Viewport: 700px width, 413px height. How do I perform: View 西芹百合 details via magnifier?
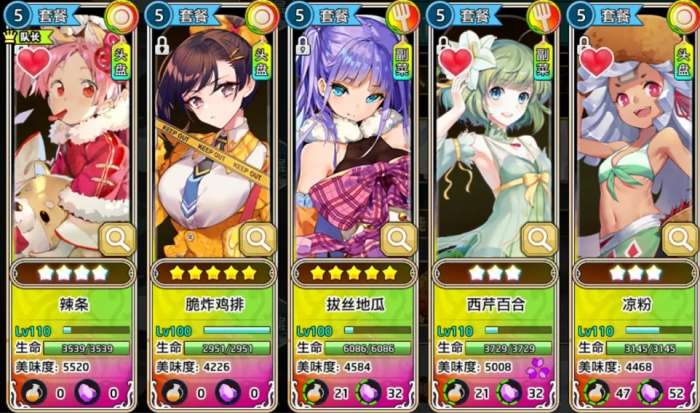pos(539,239)
